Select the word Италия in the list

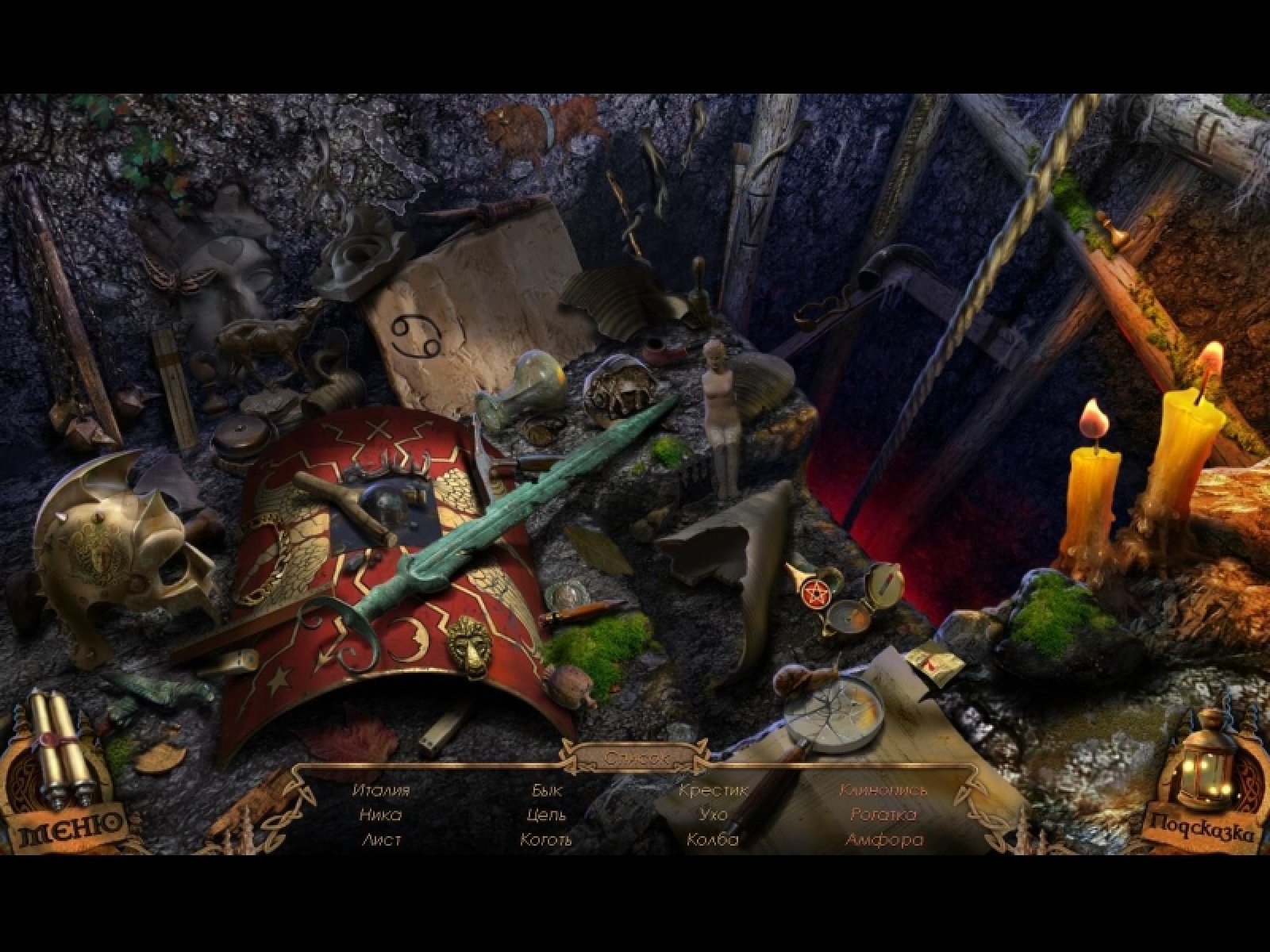pos(381,790)
